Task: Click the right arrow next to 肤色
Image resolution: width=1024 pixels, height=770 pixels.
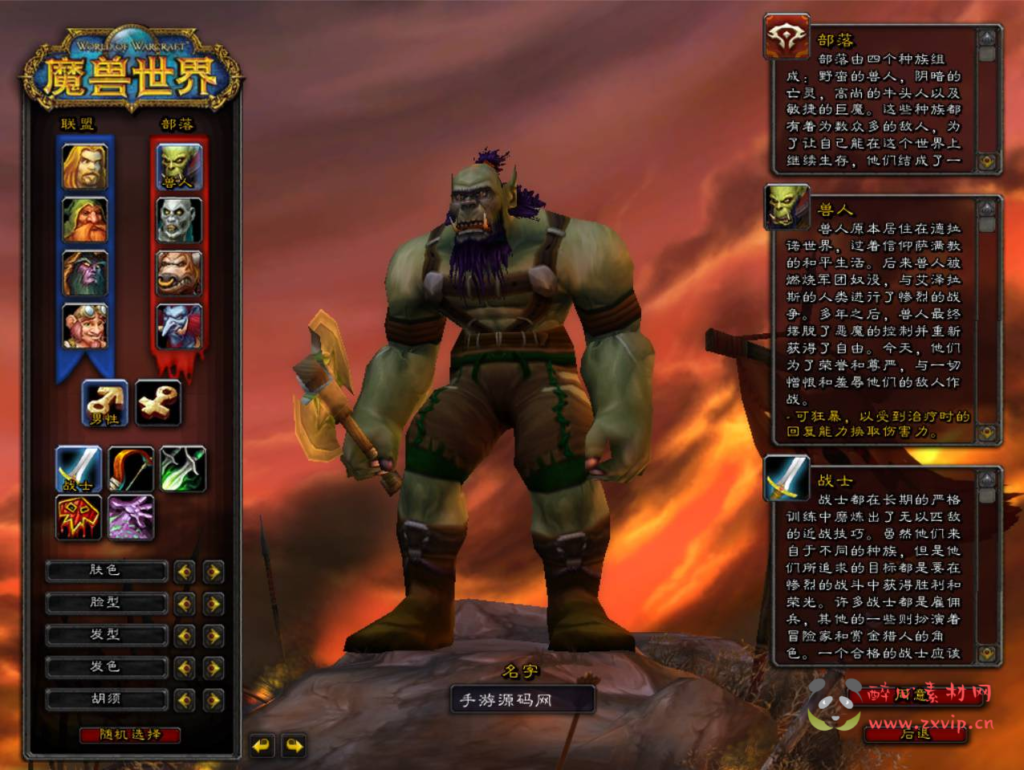Action: 213,572
